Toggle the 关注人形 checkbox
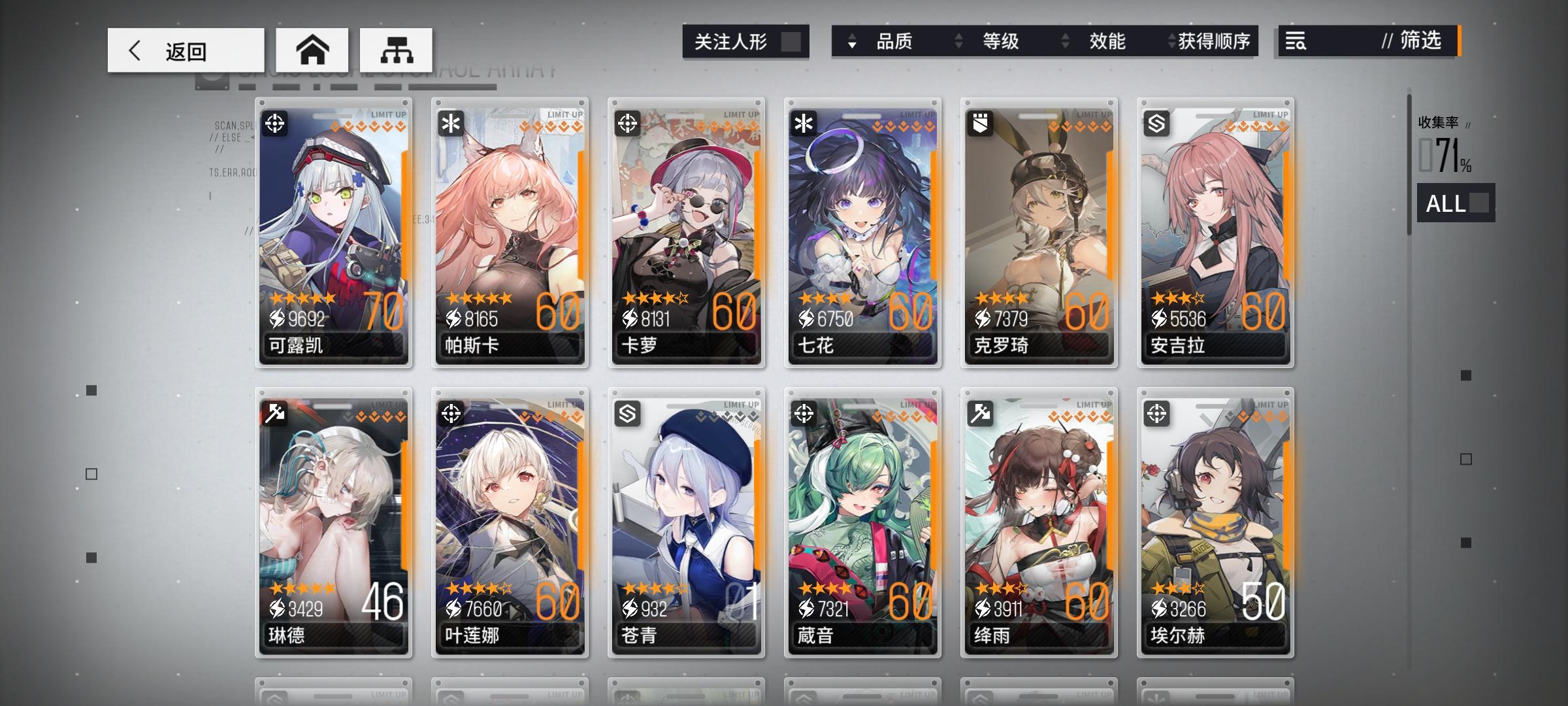1568x706 pixels. point(792,41)
